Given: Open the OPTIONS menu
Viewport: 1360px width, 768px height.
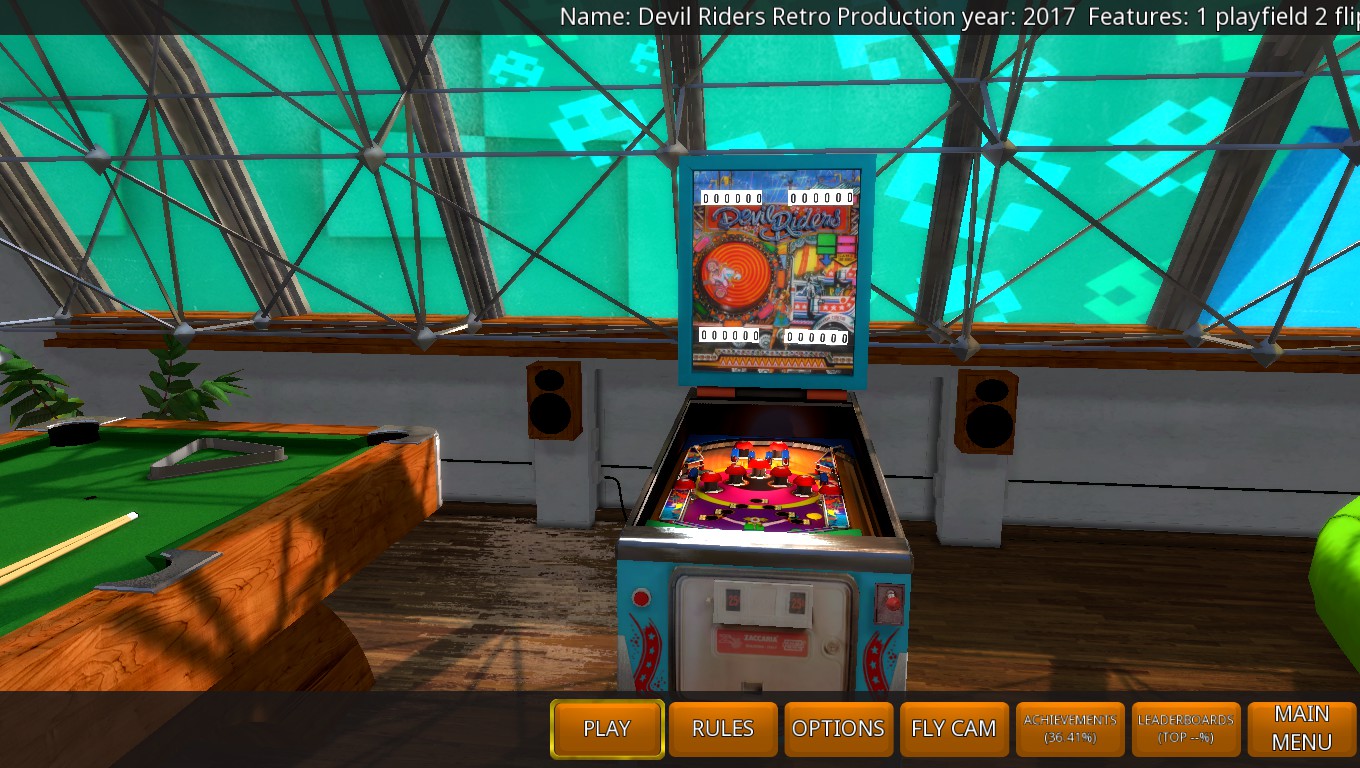Looking at the screenshot, I should [838, 728].
